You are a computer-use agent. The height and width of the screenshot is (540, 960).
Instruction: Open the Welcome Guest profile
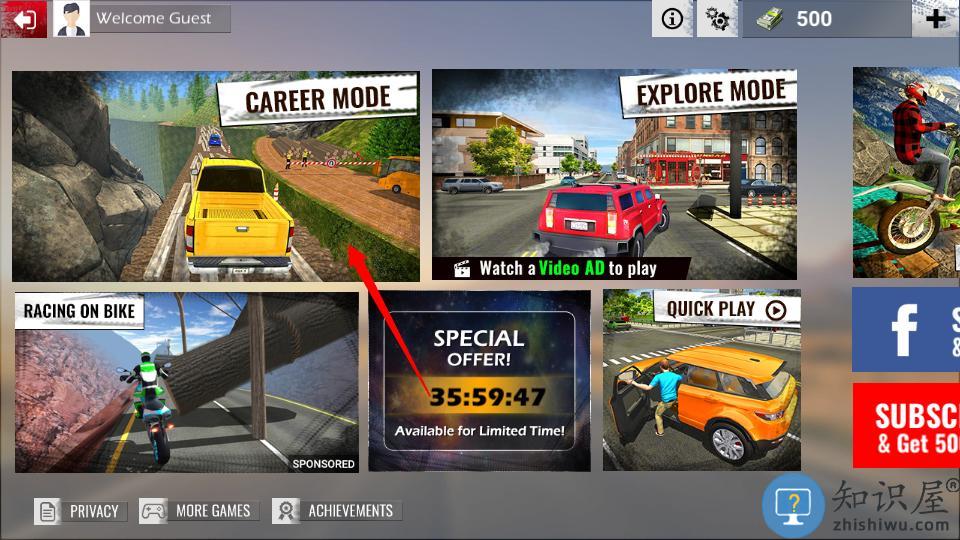(141, 19)
